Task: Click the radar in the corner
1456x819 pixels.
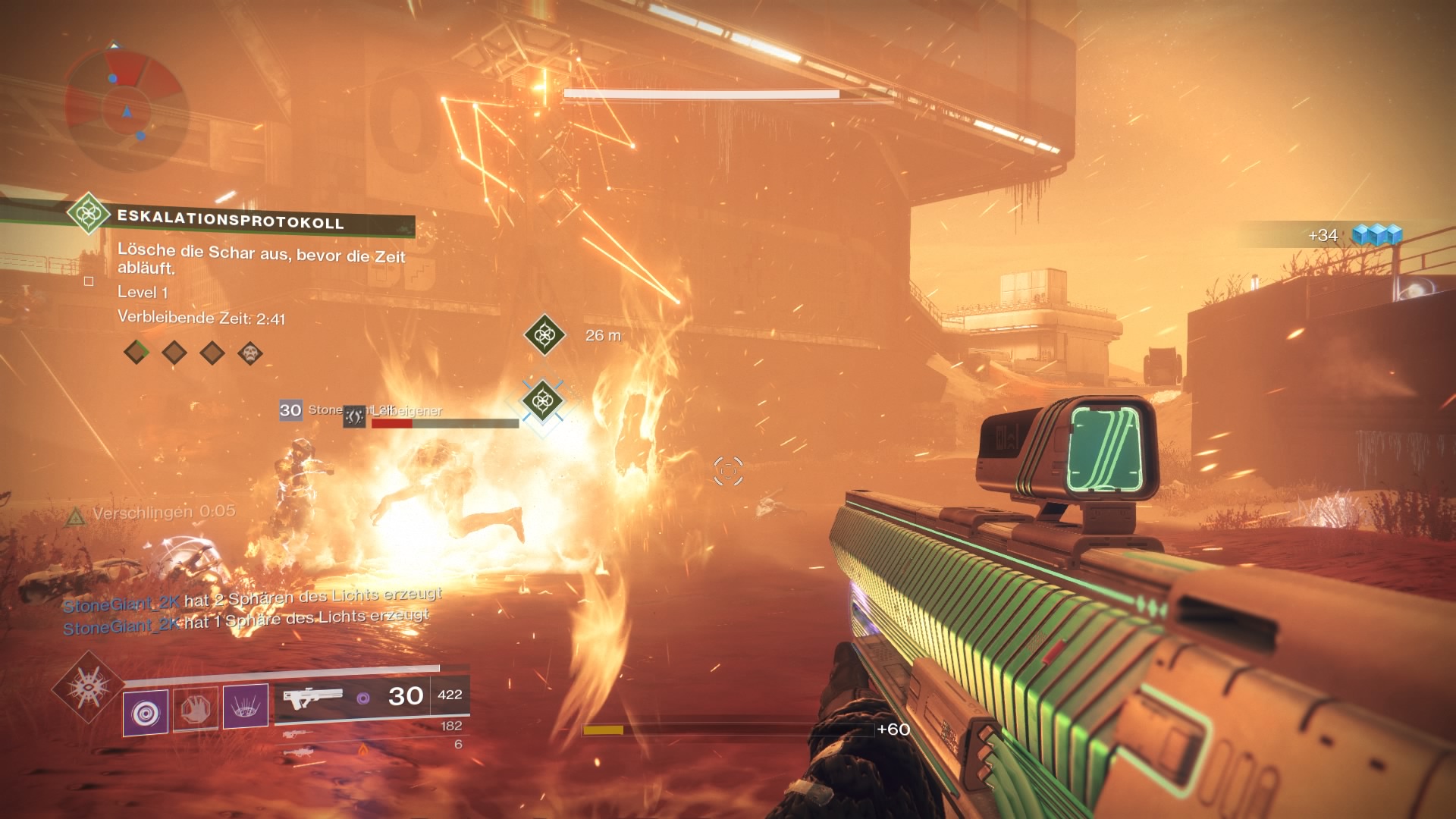Action: [126, 107]
